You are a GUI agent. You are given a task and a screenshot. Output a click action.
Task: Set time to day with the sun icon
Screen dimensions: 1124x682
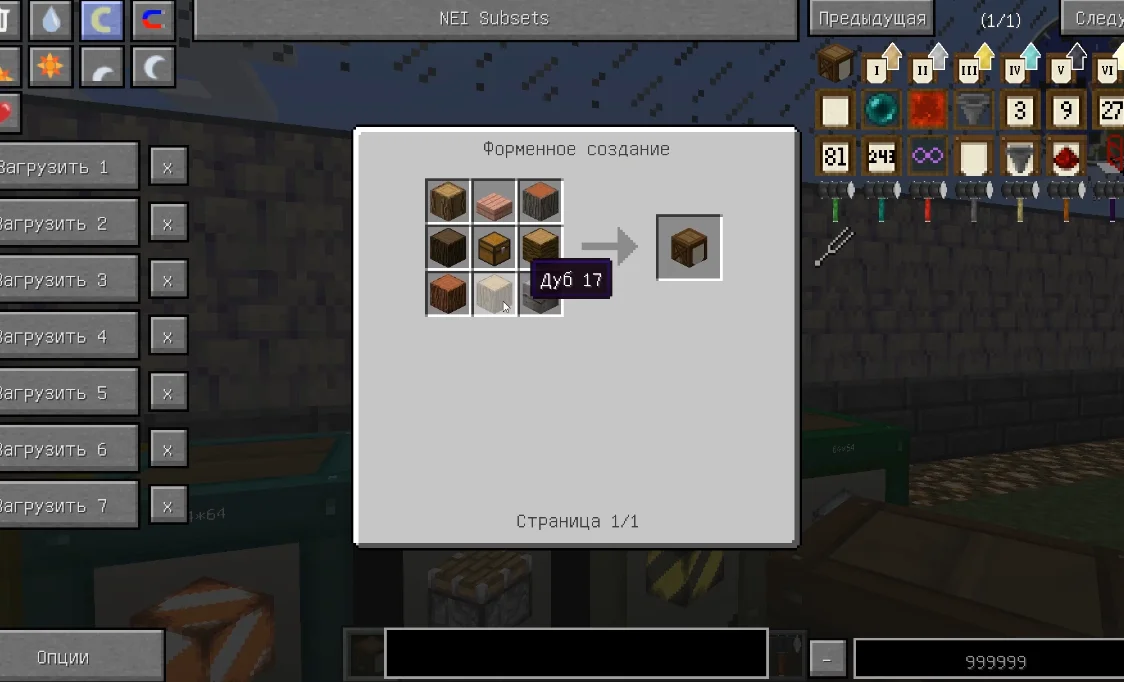[x=50, y=67]
